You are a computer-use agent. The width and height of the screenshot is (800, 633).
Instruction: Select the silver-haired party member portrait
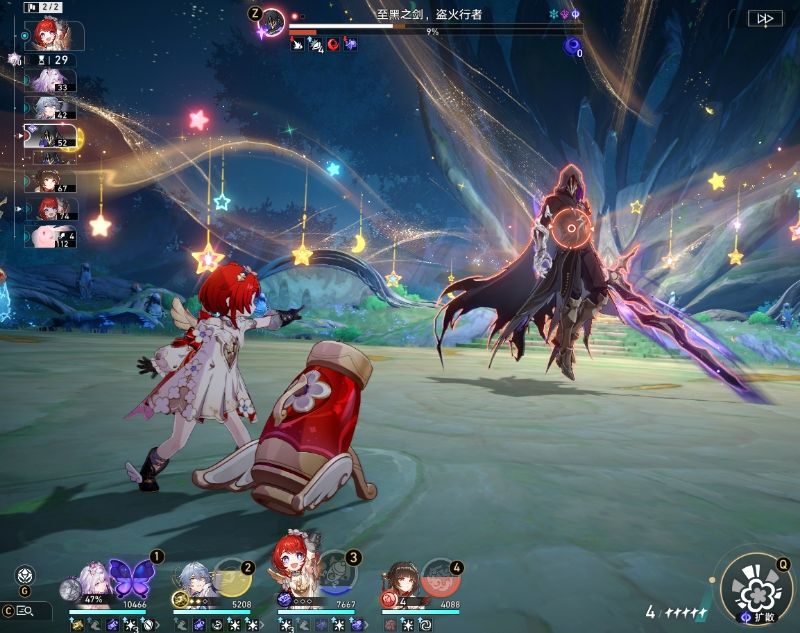tap(195, 578)
